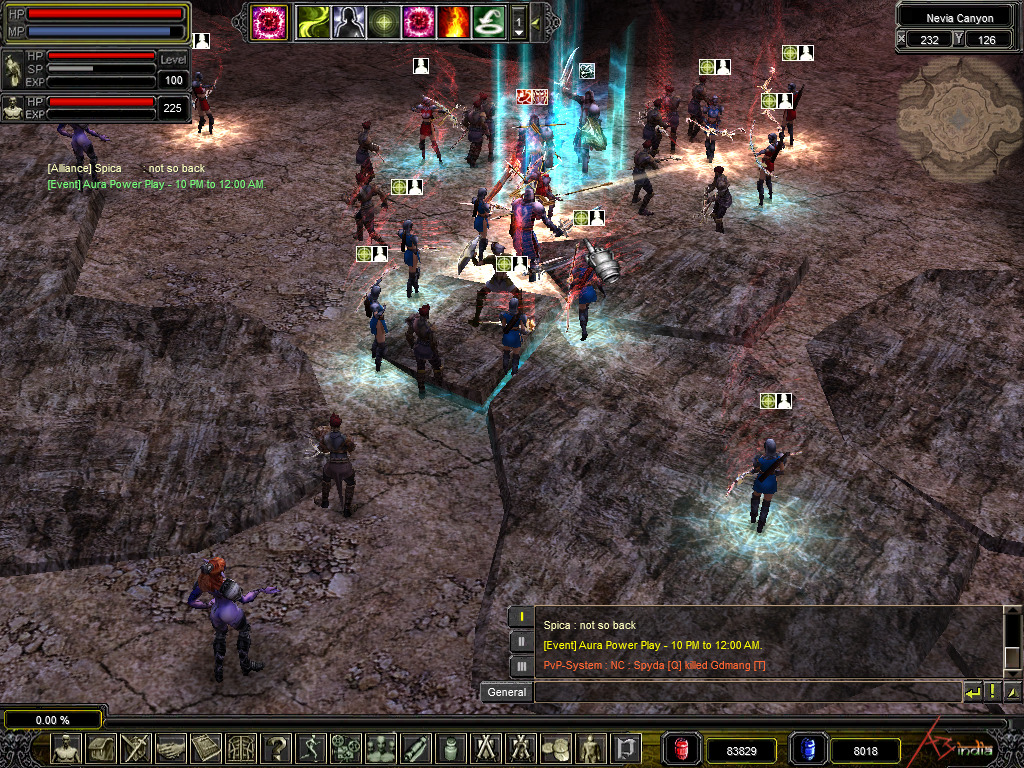The image size is (1024, 768).
Task: Use the green swirl skill
Action: tap(313, 21)
